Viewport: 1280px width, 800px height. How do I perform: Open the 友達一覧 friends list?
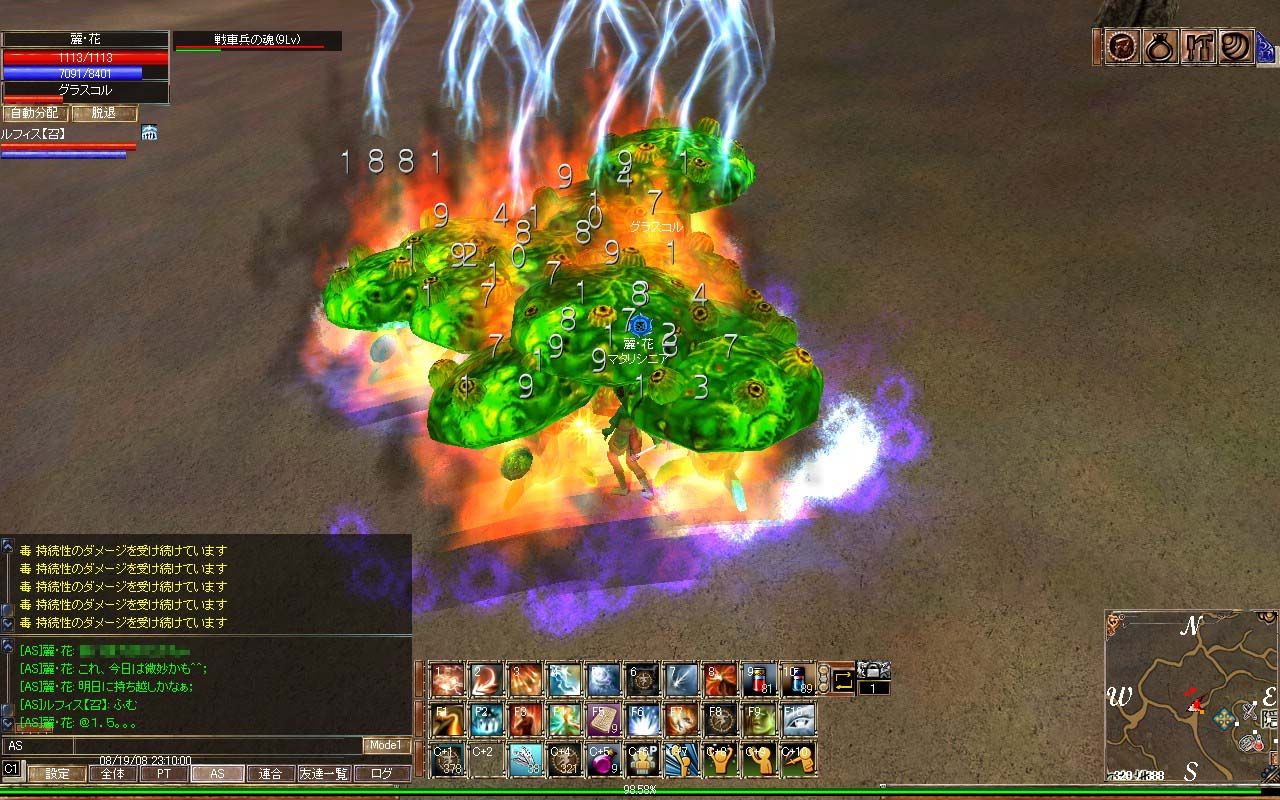(324, 773)
